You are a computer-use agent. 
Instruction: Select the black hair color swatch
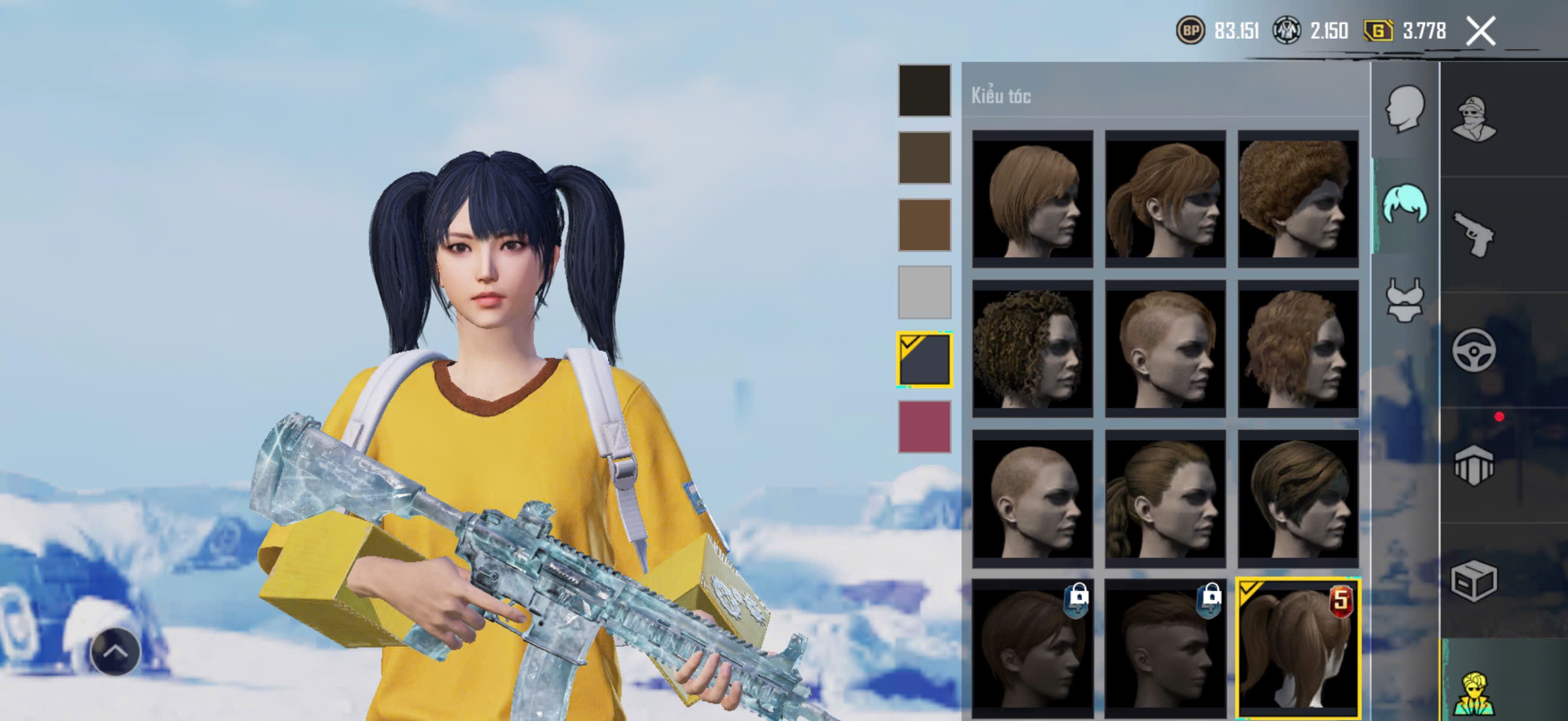tap(924, 91)
